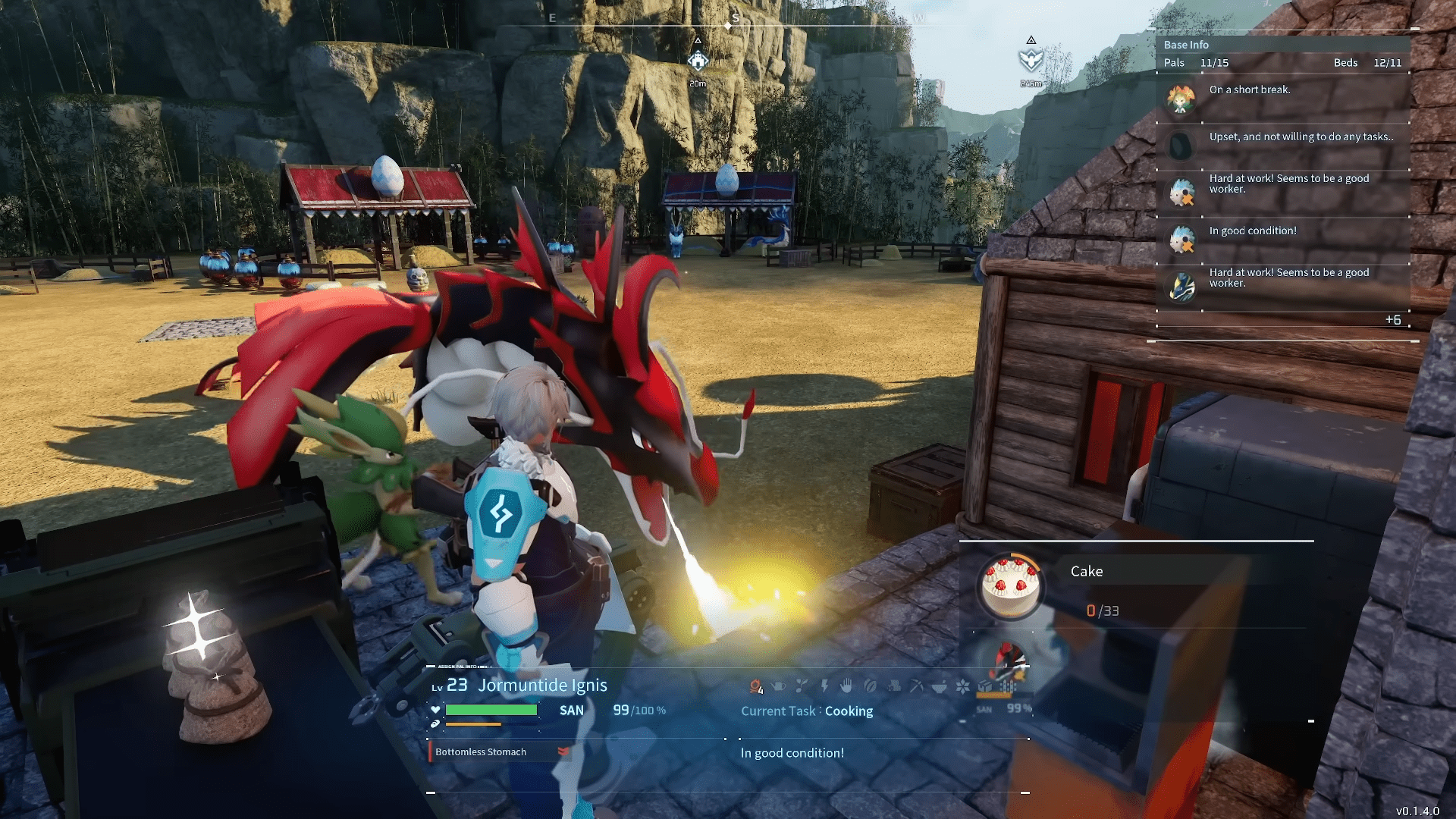Click the snowflake cooling icon

tap(962, 686)
